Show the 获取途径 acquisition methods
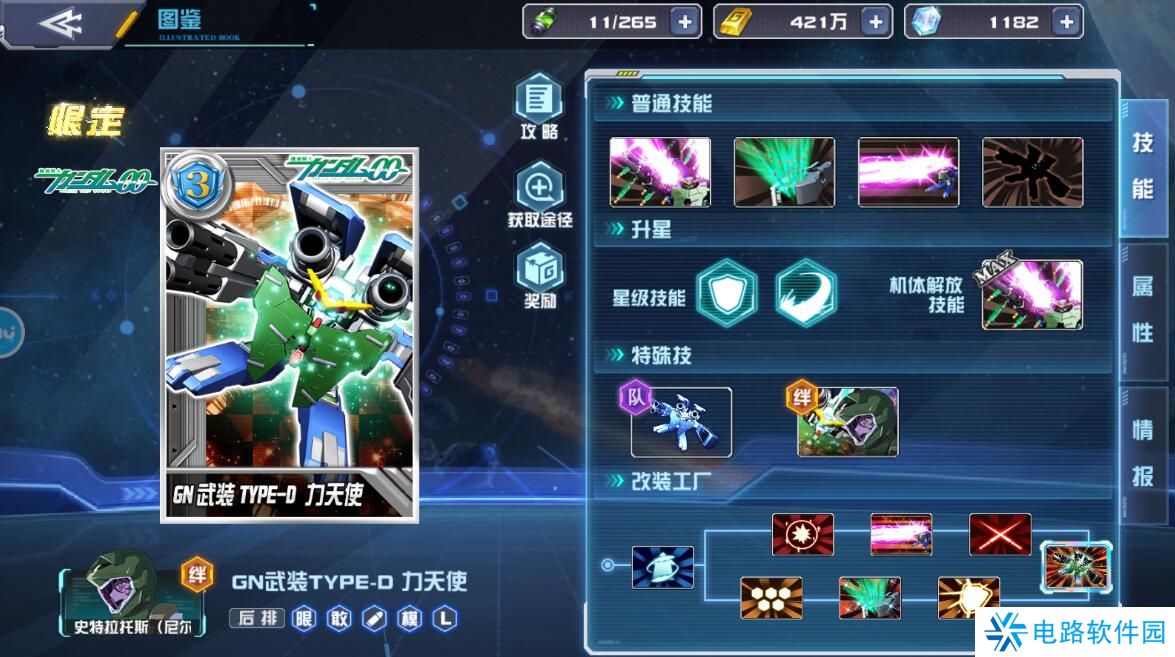 [540, 194]
